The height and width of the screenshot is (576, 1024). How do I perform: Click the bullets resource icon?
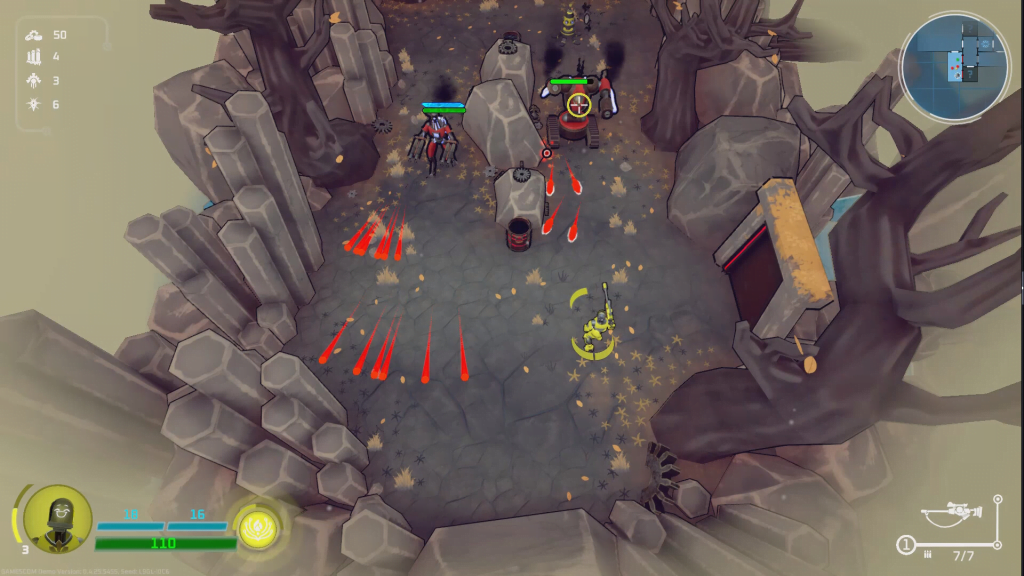pos(33,57)
